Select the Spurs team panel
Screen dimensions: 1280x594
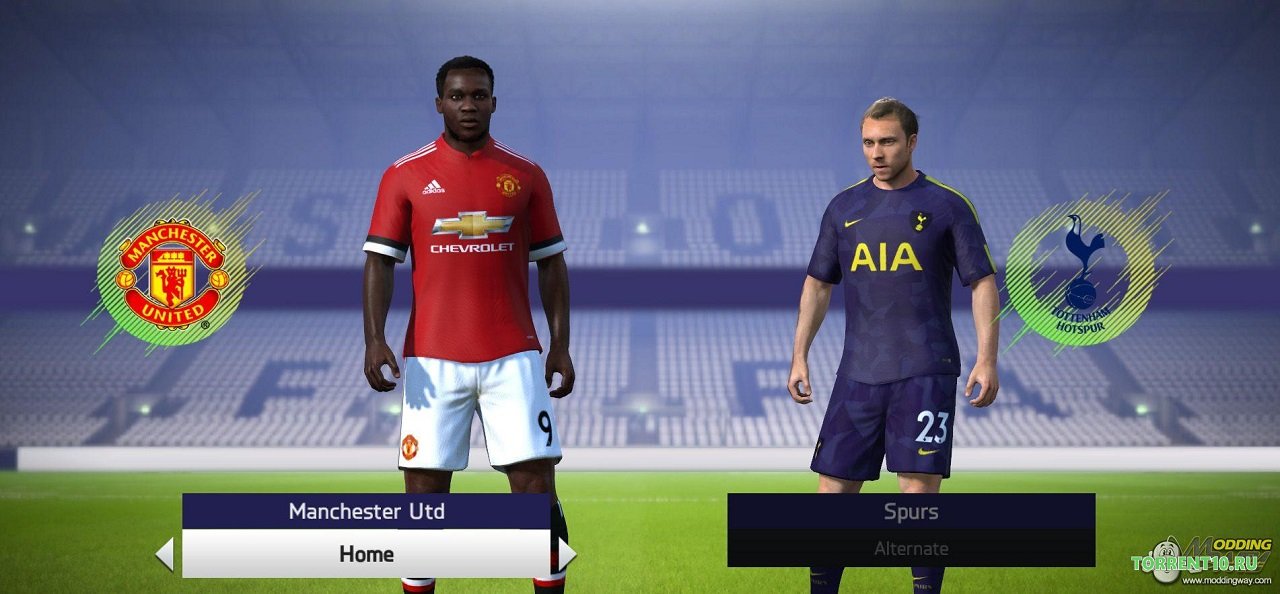point(910,511)
